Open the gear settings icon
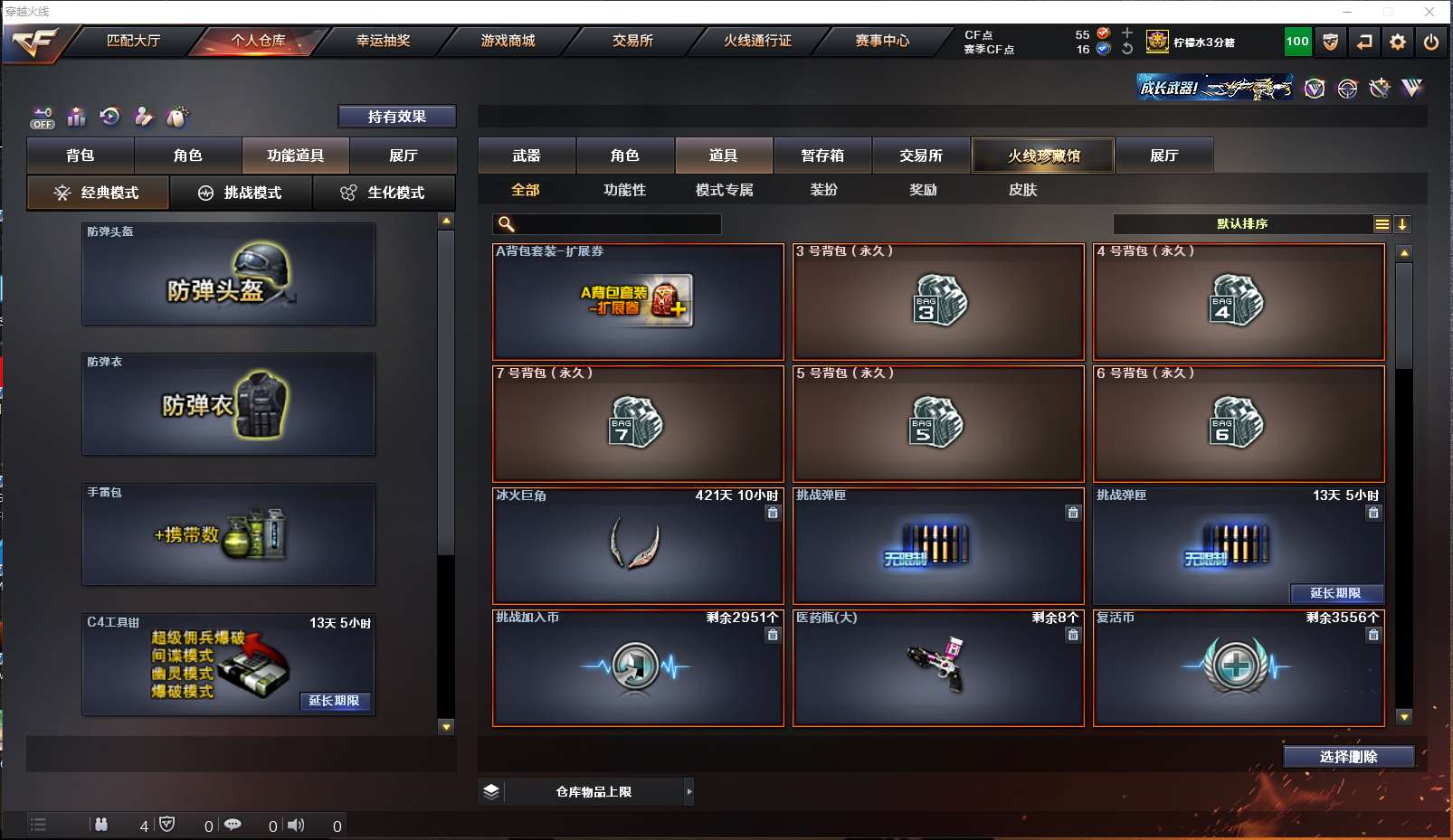The image size is (1453, 840). (1398, 42)
